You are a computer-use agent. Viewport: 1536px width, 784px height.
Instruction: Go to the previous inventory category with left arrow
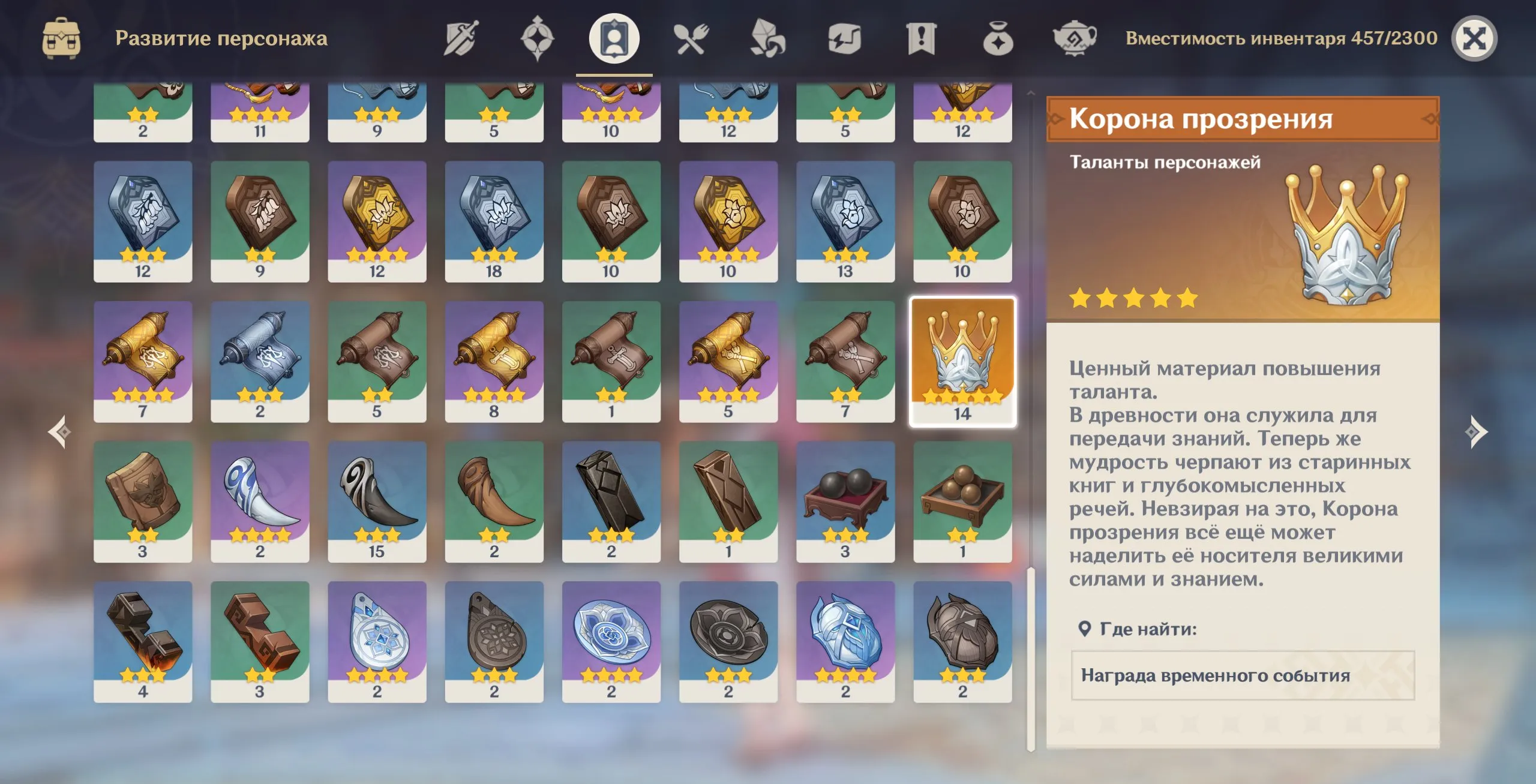point(60,432)
